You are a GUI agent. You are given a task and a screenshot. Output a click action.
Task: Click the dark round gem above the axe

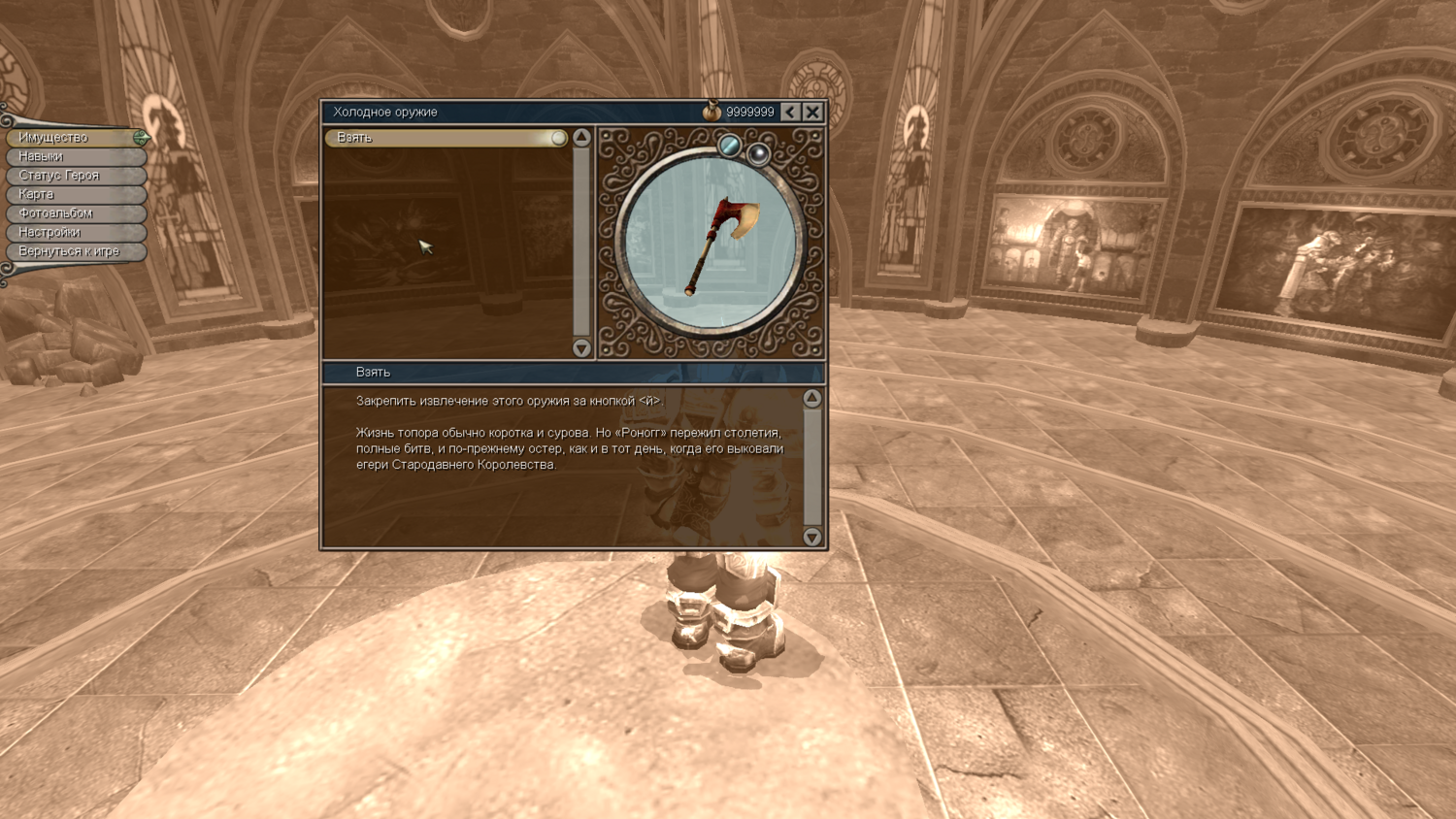[759, 153]
